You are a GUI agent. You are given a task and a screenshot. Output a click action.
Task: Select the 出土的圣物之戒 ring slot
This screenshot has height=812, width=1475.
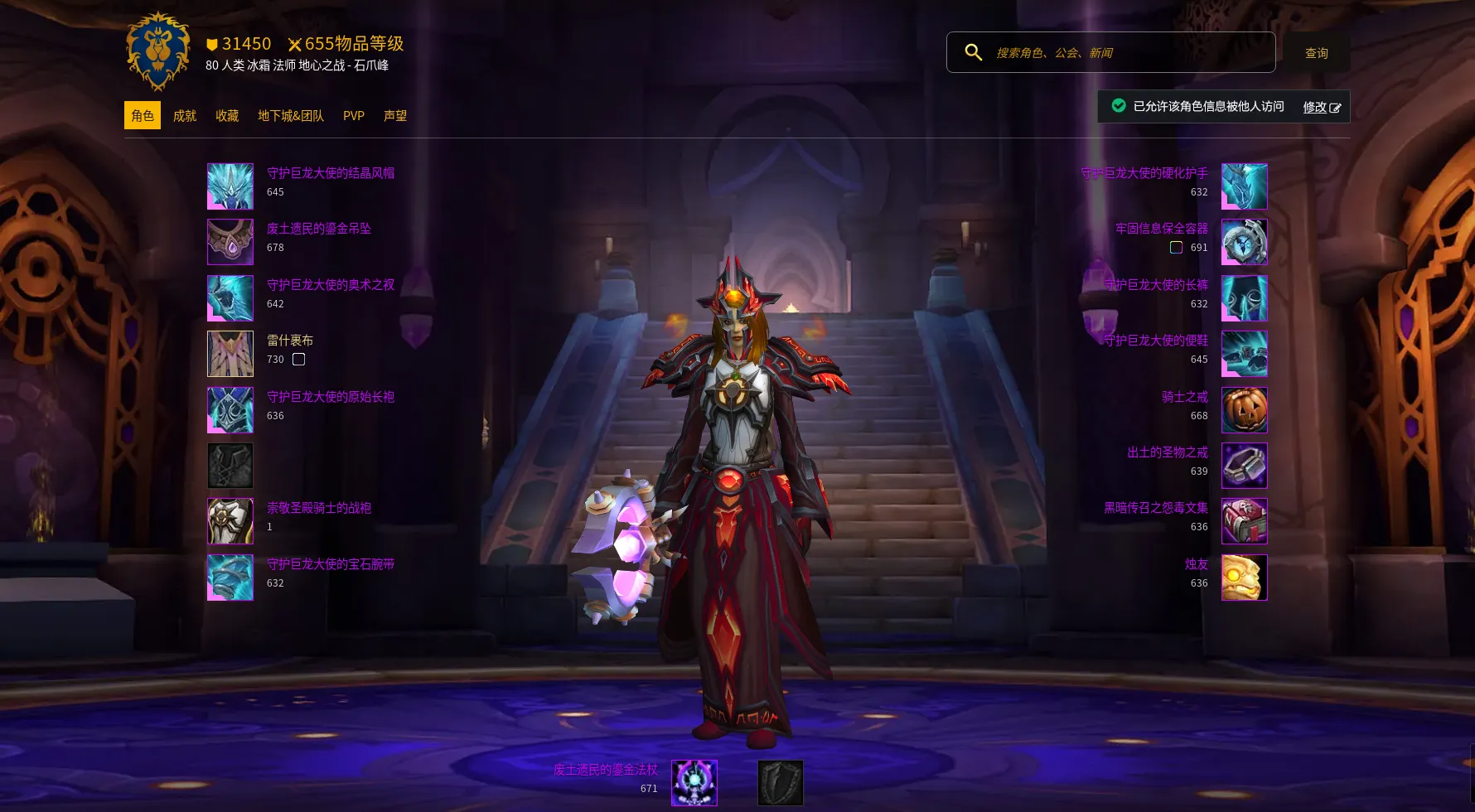coord(1244,466)
